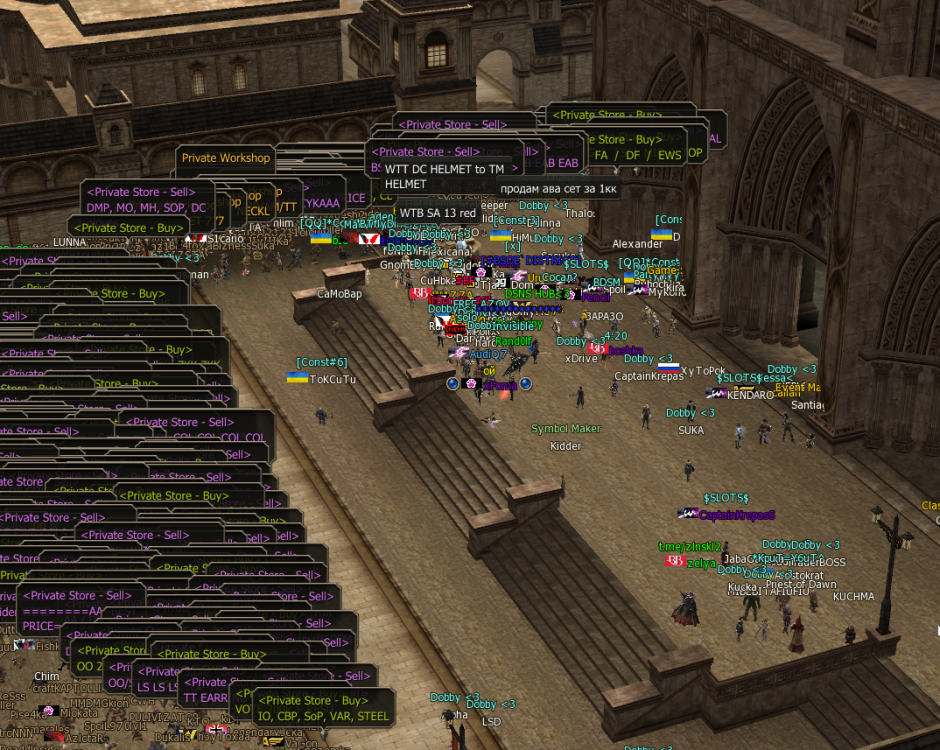This screenshot has height=750, width=940.
Task: Select the sell store with PRICE= text
Action: (40, 625)
